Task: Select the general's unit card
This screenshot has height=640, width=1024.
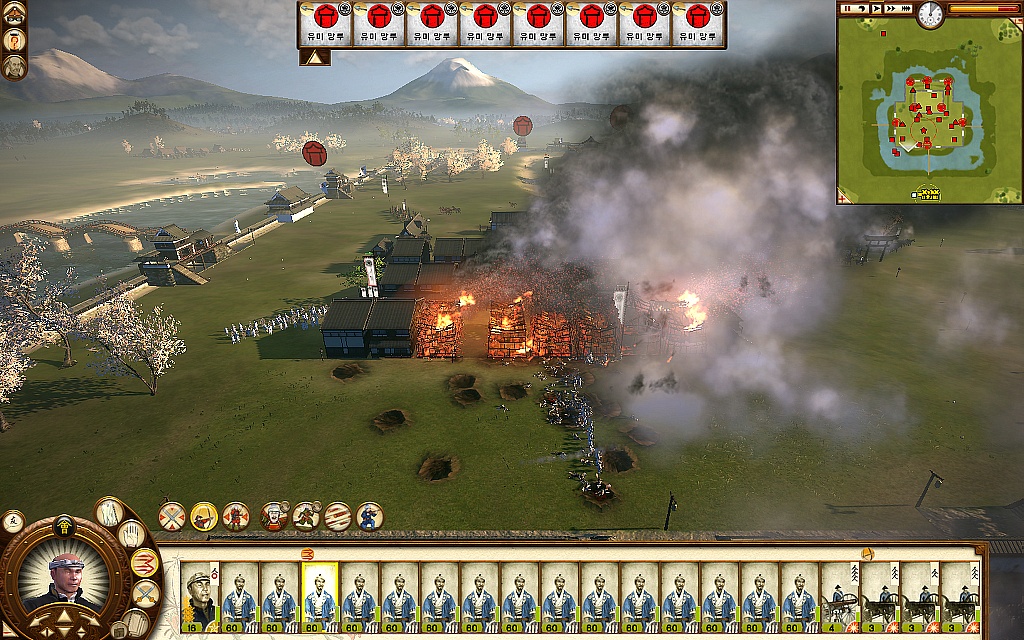Action: click(199, 597)
